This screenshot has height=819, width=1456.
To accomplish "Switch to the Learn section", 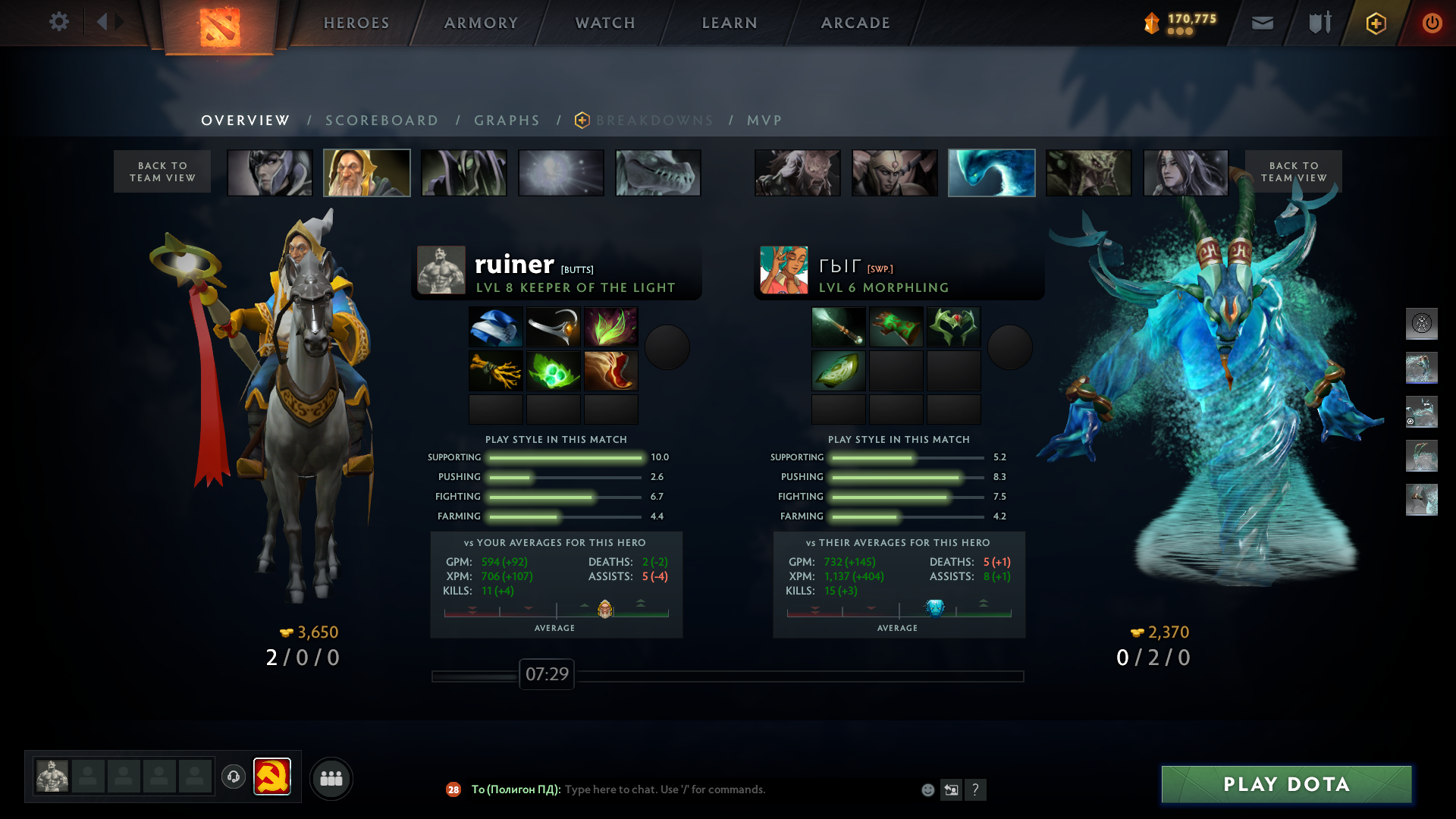I will click(x=730, y=23).
